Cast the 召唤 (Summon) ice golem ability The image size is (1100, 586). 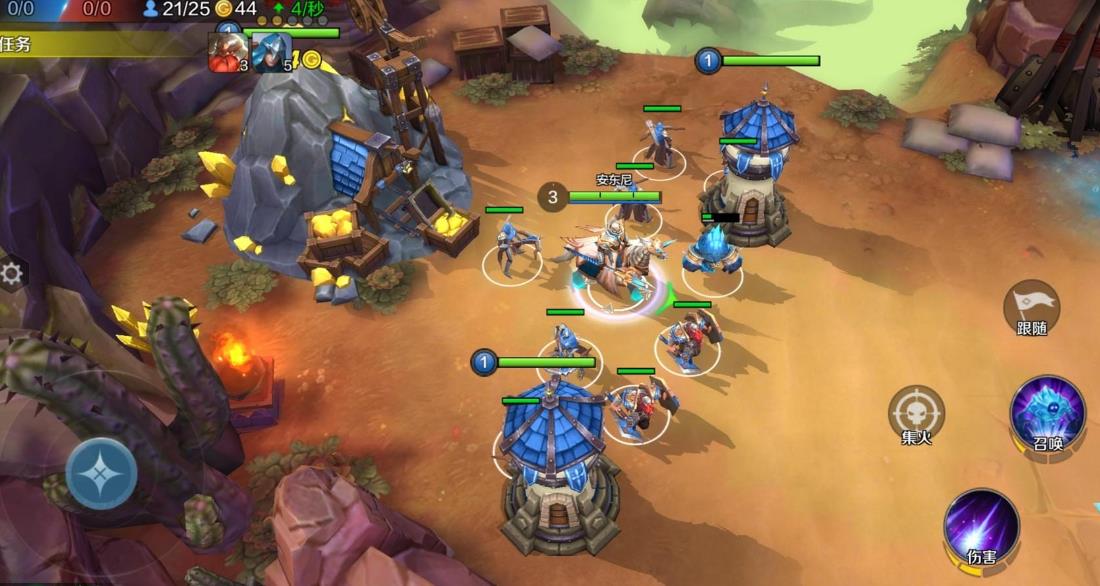click(x=1047, y=413)
